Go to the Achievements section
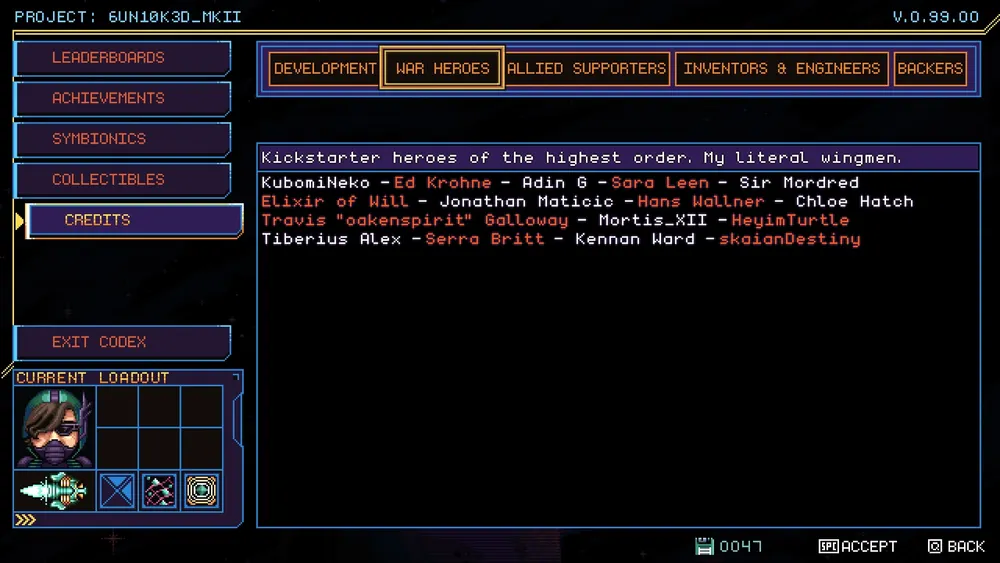This screenshot has height=563, width=1000. pos(121,98)
